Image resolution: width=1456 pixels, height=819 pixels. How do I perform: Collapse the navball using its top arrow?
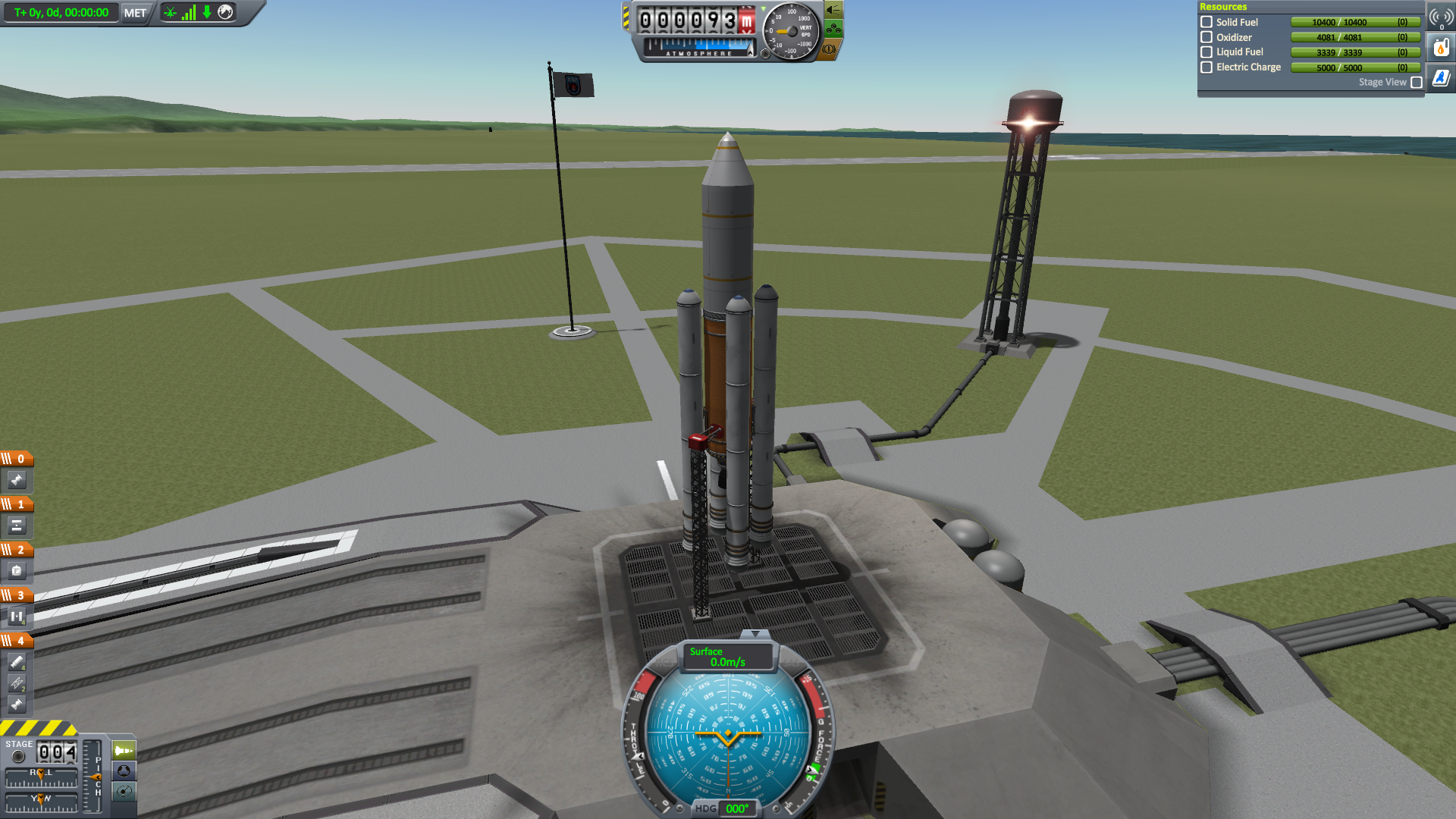pos(755,634)
